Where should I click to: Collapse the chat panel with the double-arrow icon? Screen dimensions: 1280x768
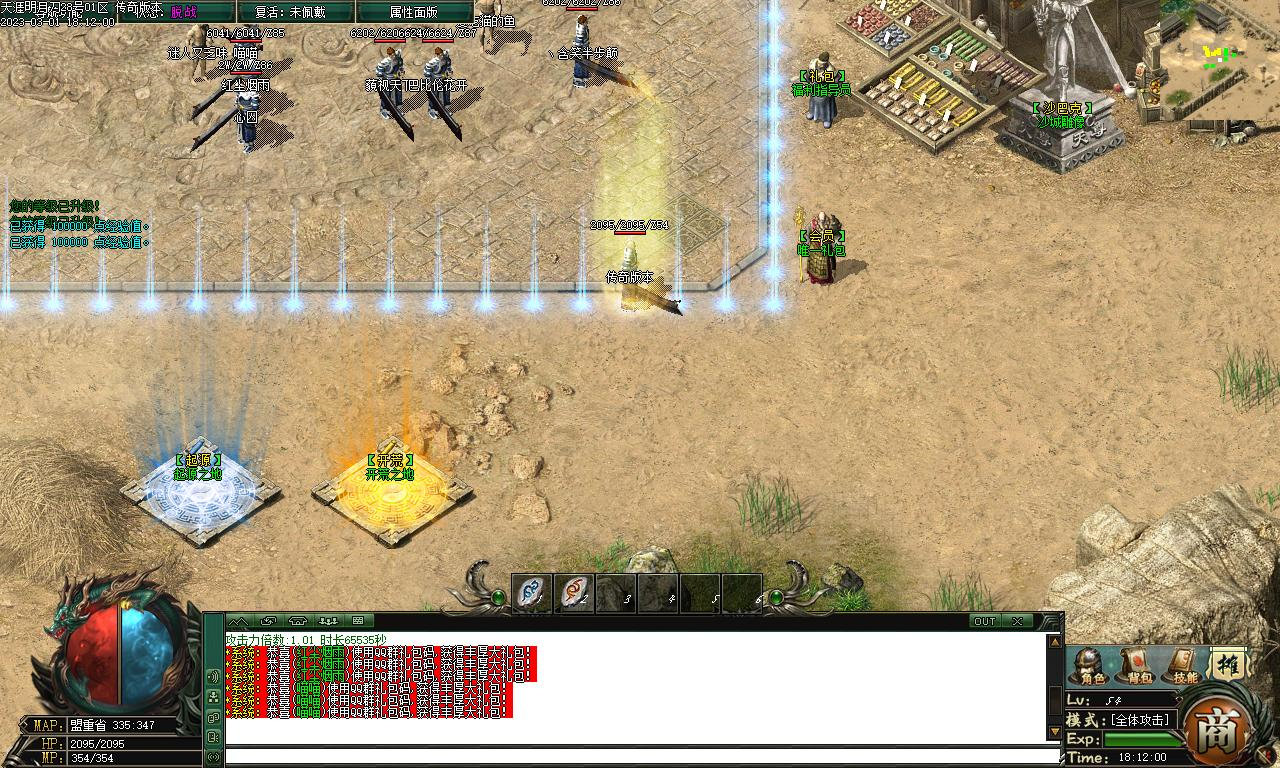(239, 620)
